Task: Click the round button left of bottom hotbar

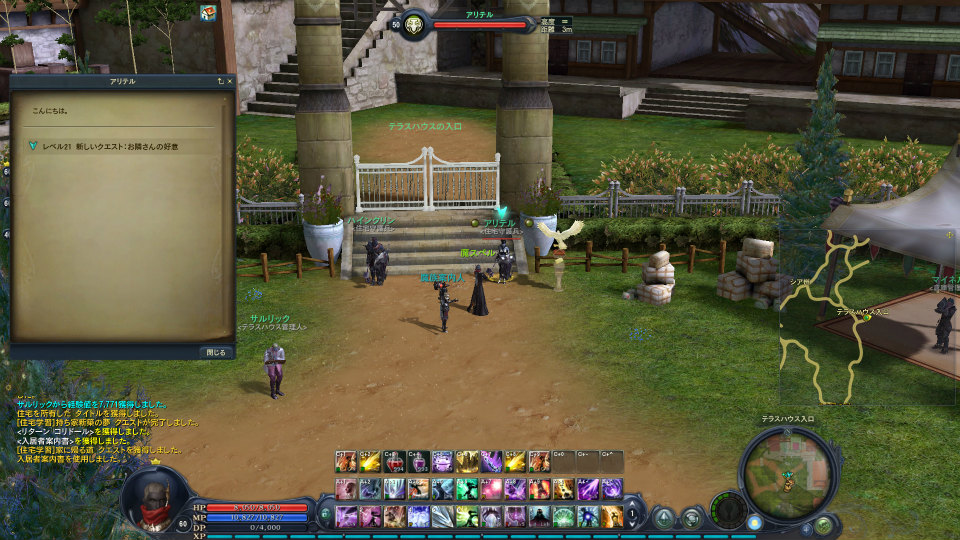Action: (325, 516)
